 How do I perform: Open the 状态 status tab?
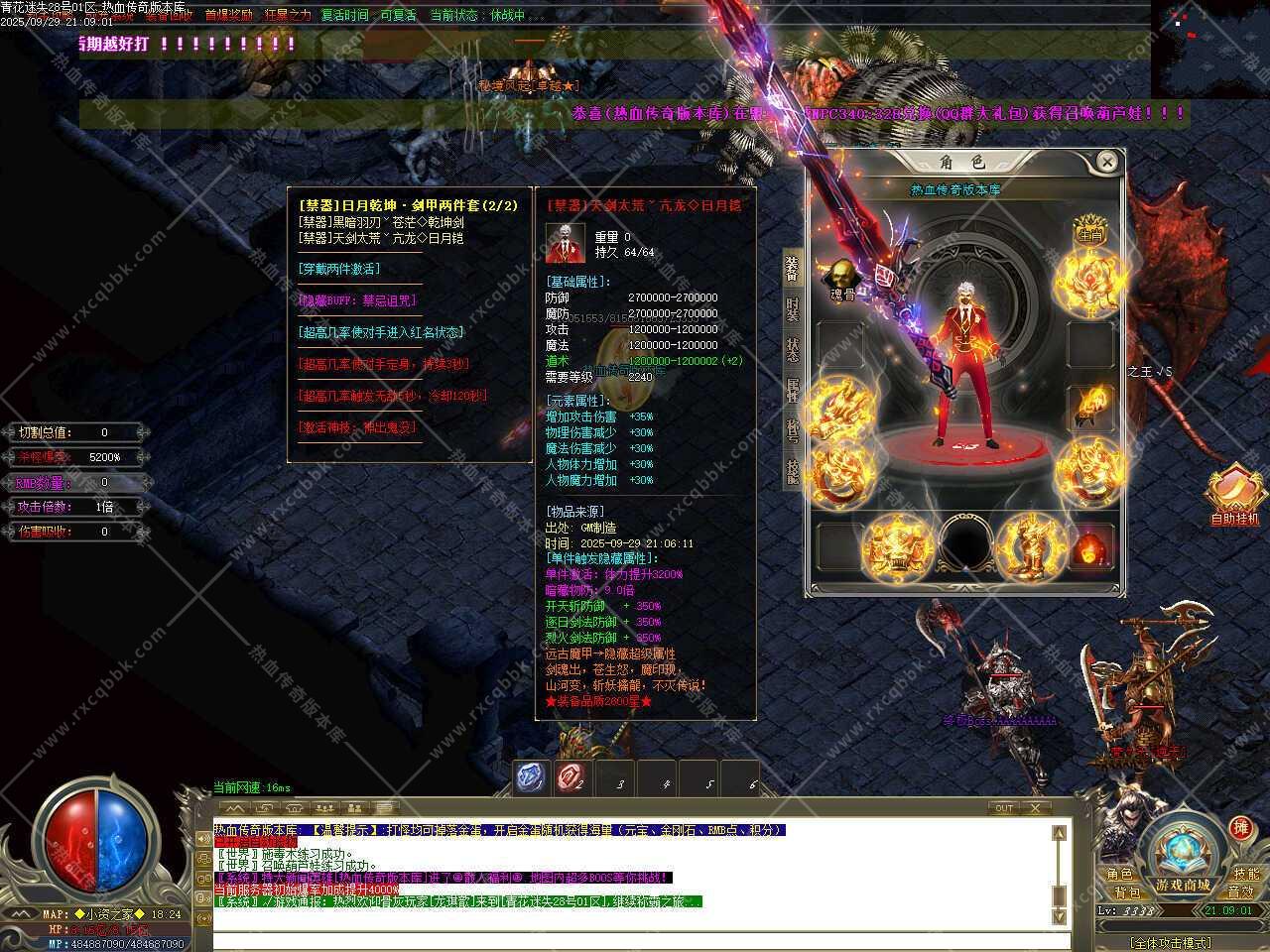coord(793,350)
